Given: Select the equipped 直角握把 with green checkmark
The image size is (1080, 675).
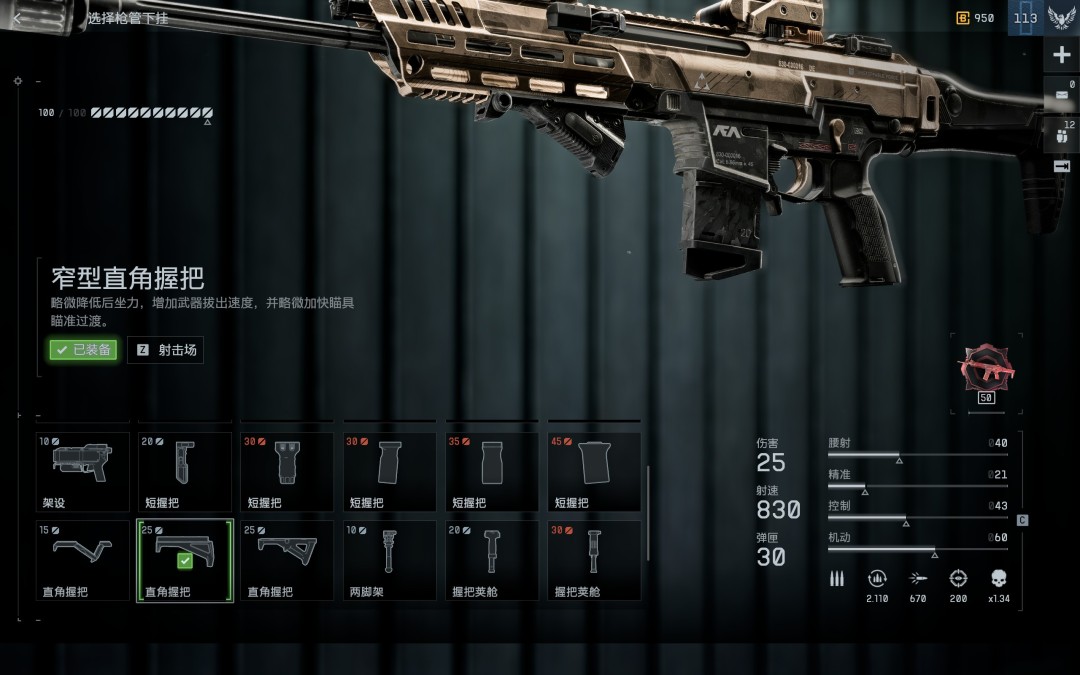Looking at the screenshot, I should point(185,560).
